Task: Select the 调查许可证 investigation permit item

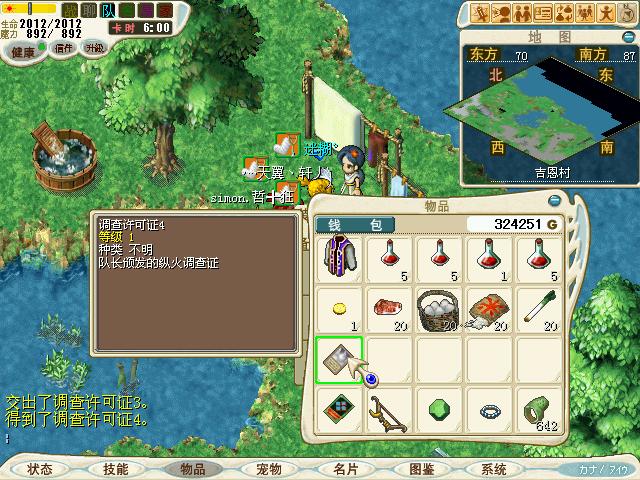Action: click(x=340, y=359)
